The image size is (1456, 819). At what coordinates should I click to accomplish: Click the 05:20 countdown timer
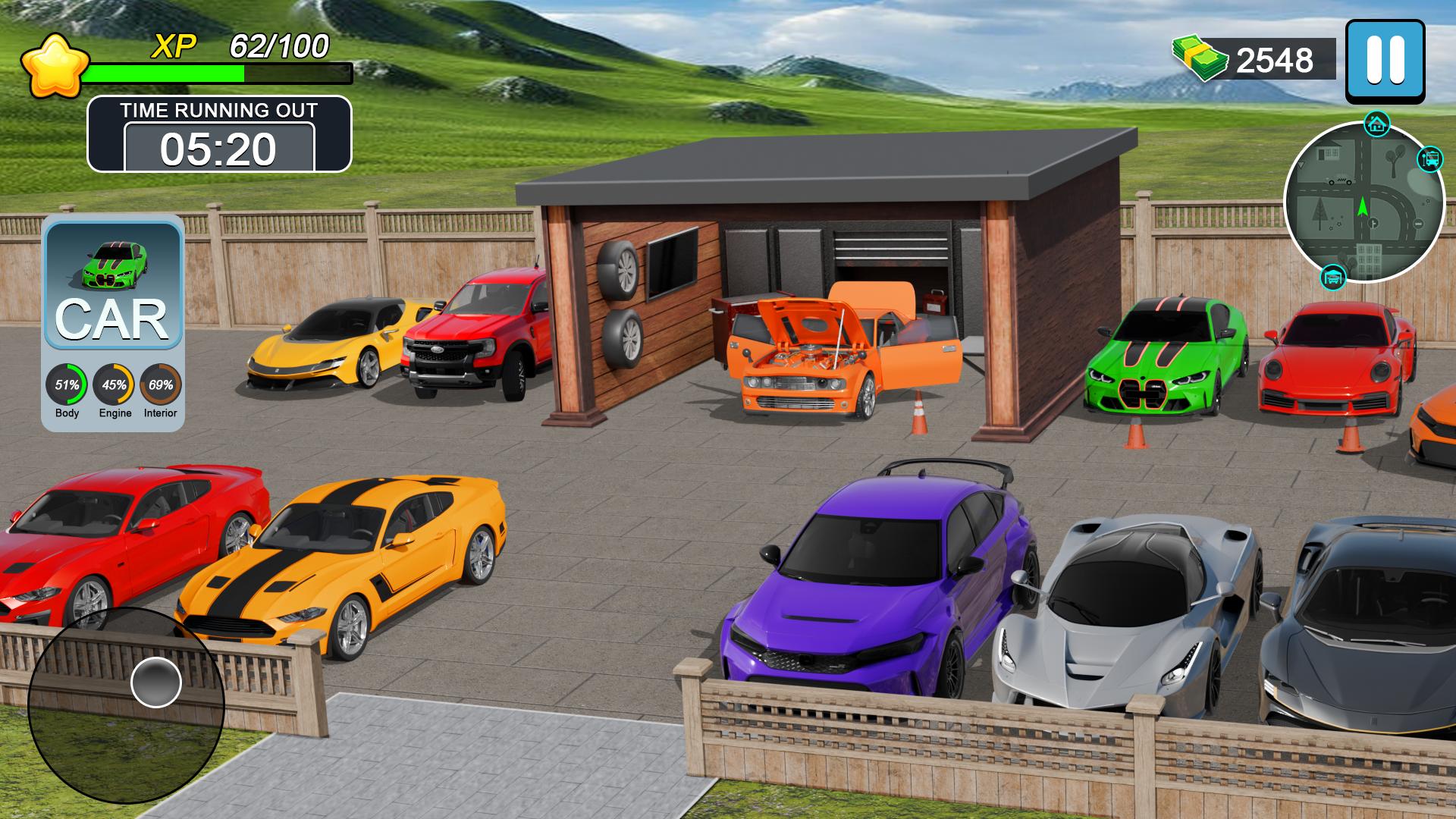(220, 149)
